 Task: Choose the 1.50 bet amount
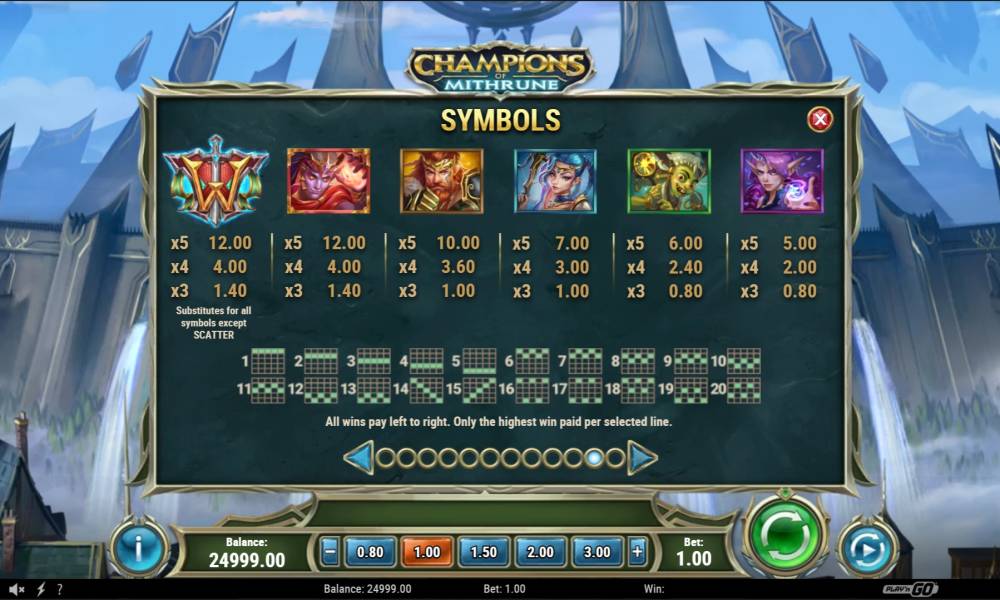click(484, 551)
